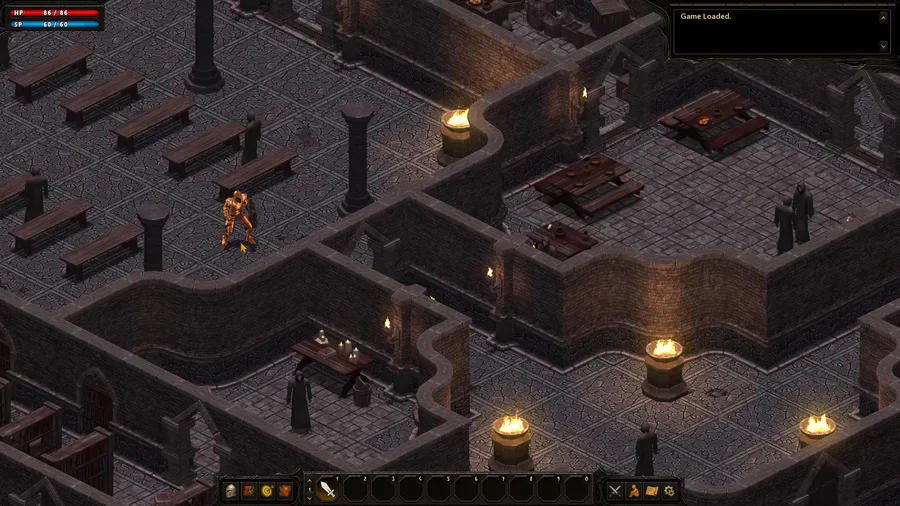
Task: Open the map scroll icon
Action: tap(652, 490)
